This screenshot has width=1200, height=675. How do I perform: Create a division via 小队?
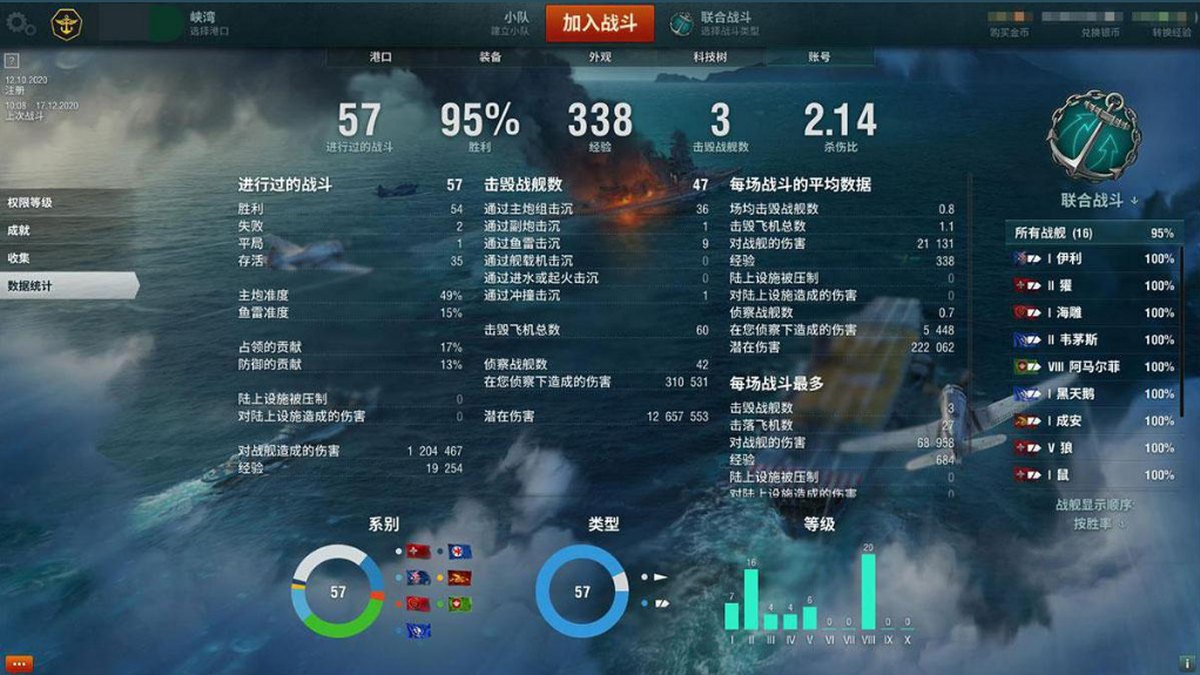(516, 23)
